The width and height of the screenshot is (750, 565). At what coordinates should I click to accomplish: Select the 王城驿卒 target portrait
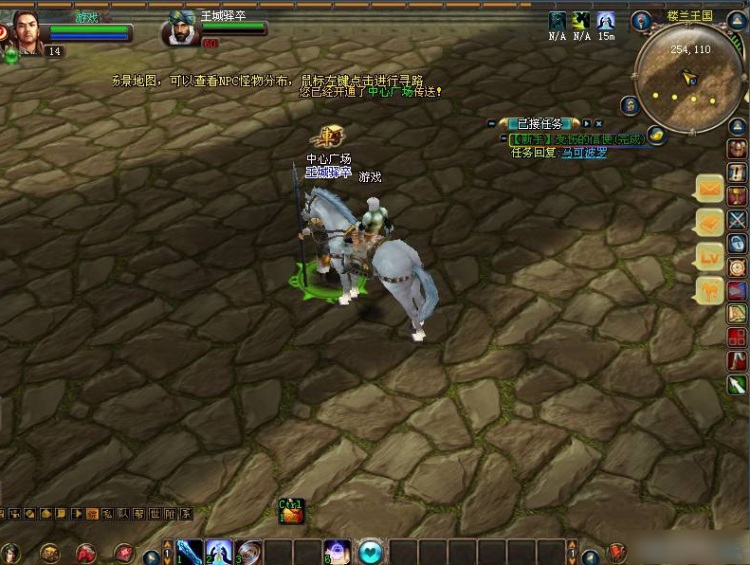[x=181, y=30]
